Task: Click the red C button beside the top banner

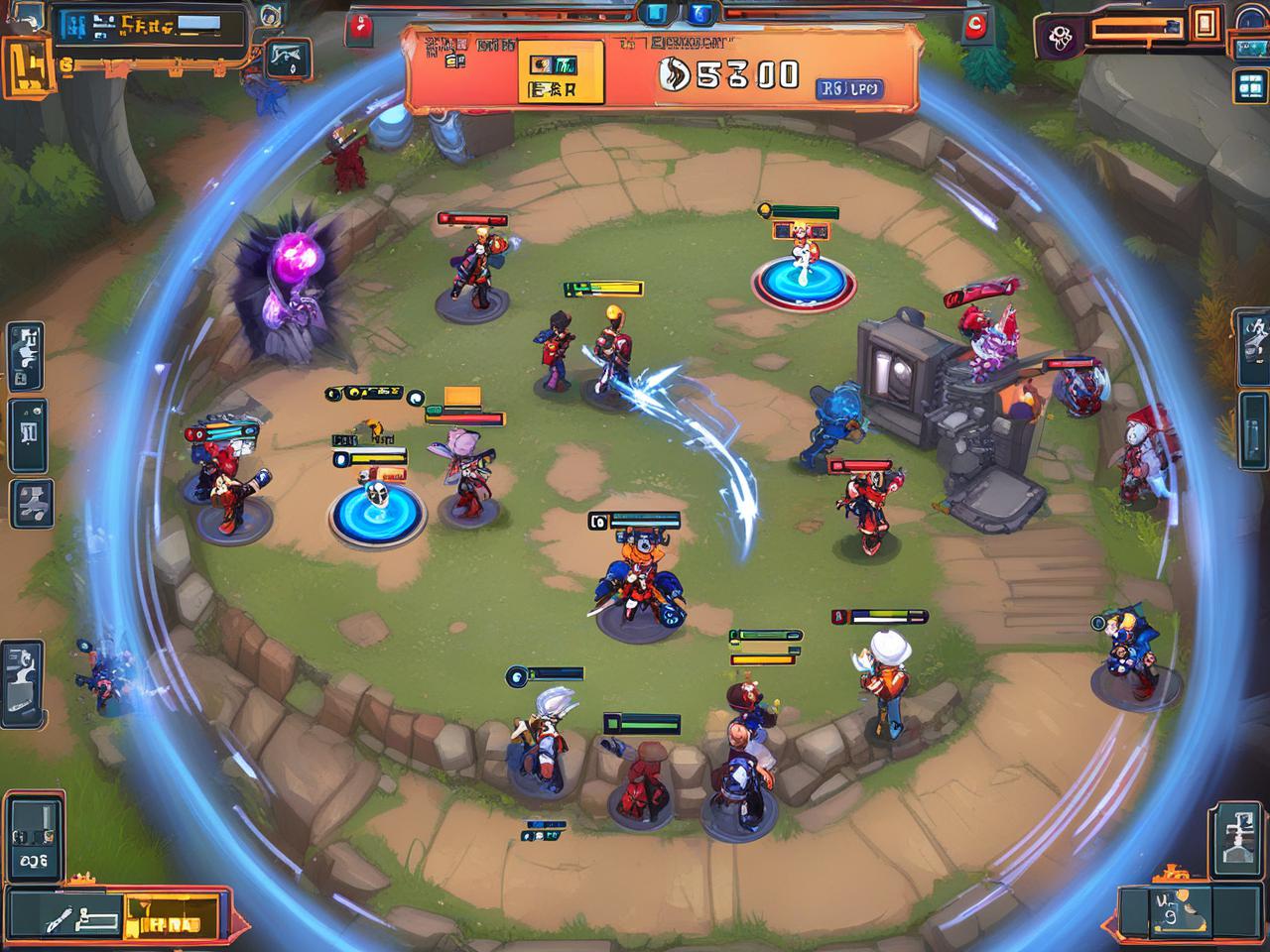Action: 977,25
